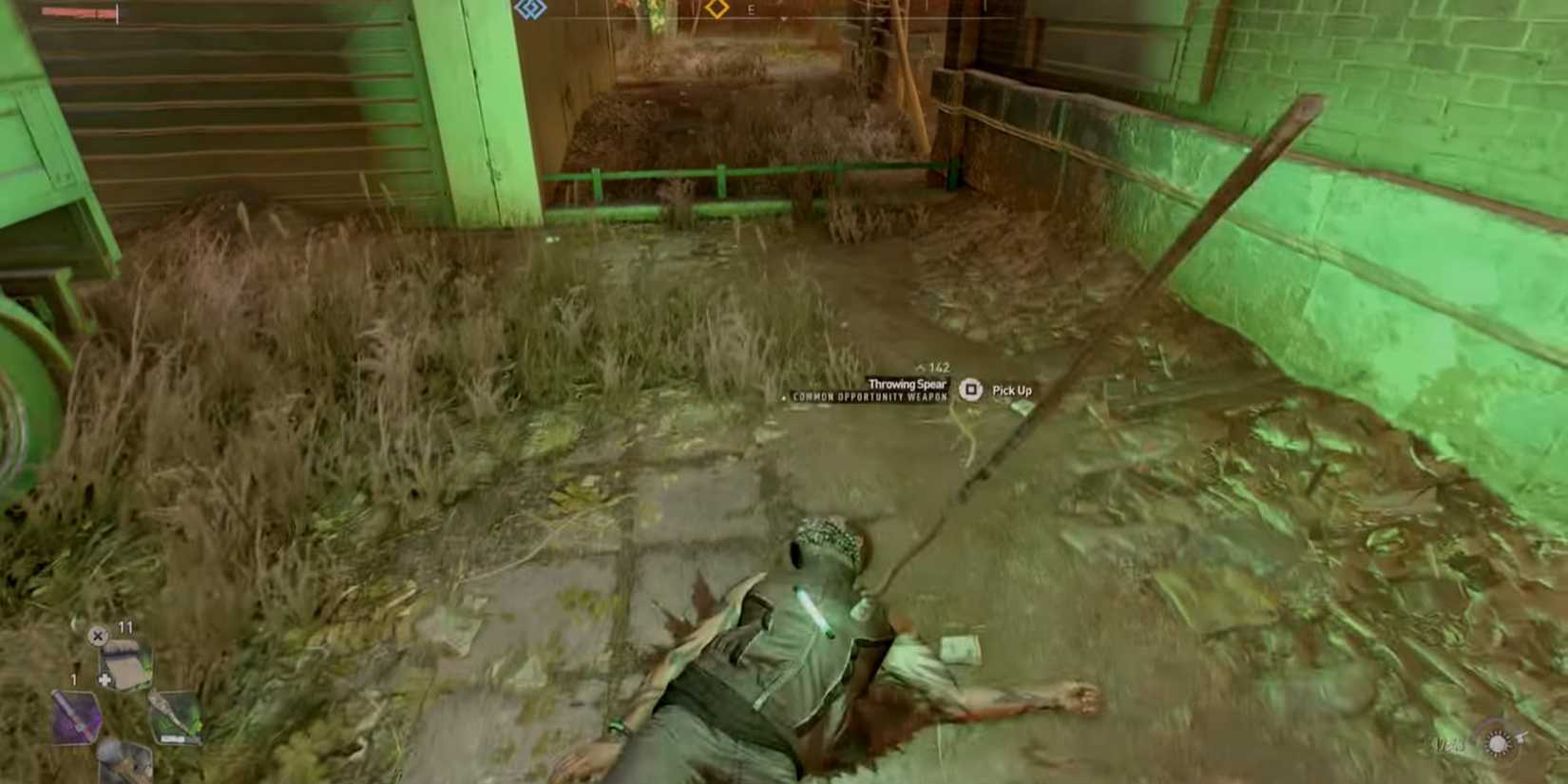Click the small chevron below the compass line
Viewport: 1568px width, 784px height.
[782, 20]
